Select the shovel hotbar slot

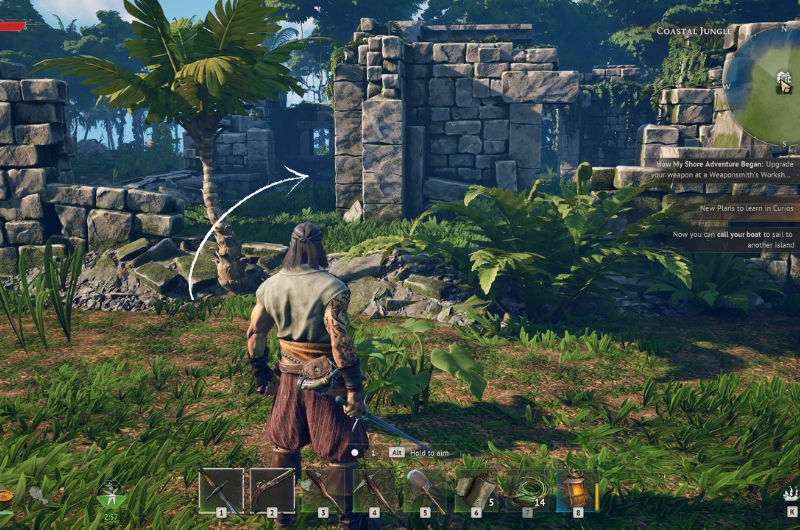(x=425, y=490)
